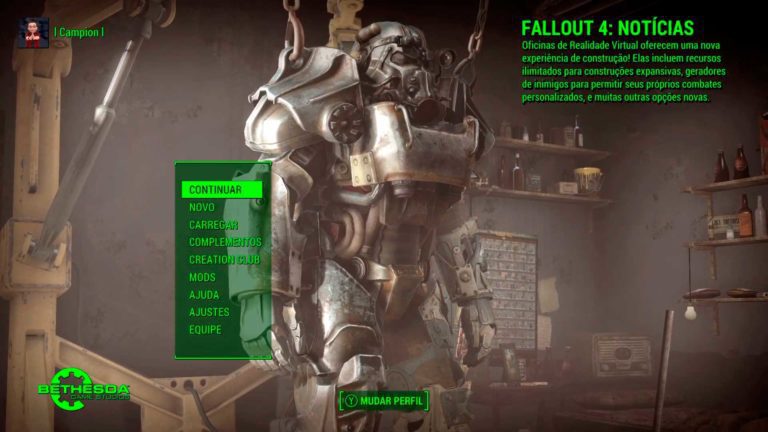The image size is (768, 432).
Task: Open the CREATION CLUB entry
Action: [224, 260]
